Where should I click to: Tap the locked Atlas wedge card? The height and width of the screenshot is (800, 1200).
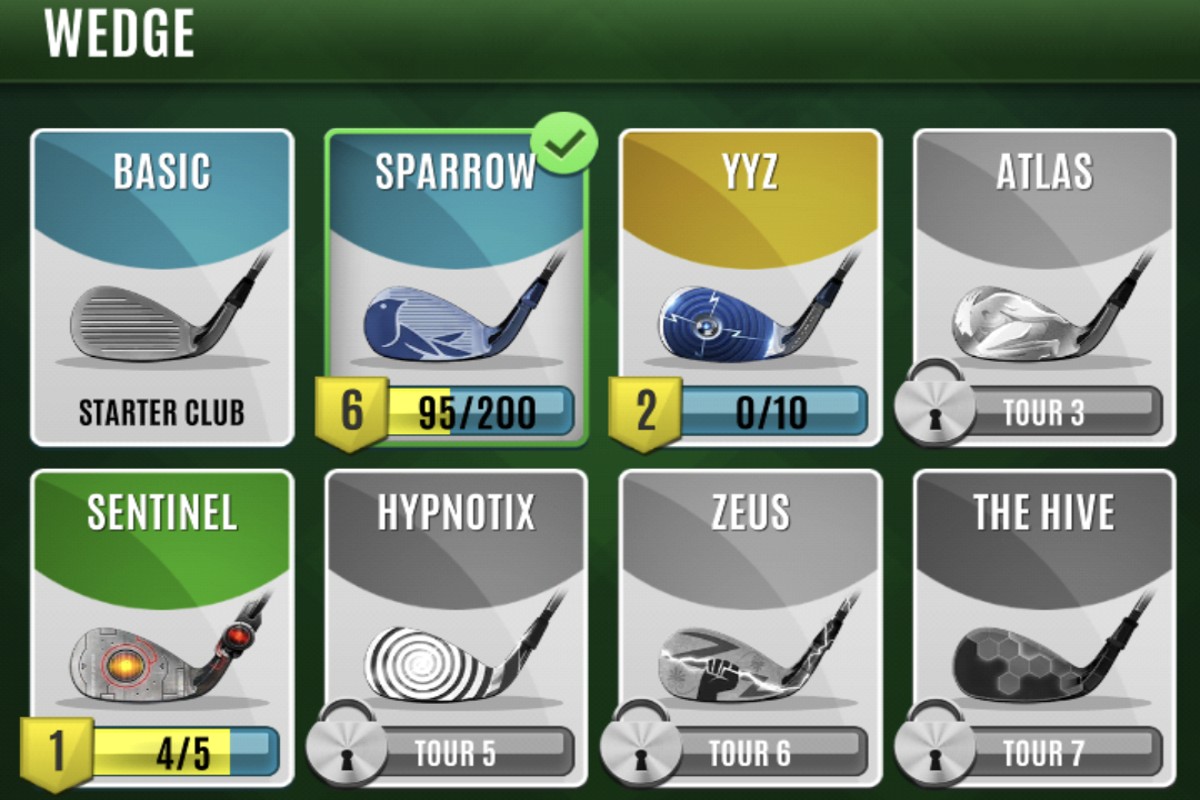(x=1044, y=288)
